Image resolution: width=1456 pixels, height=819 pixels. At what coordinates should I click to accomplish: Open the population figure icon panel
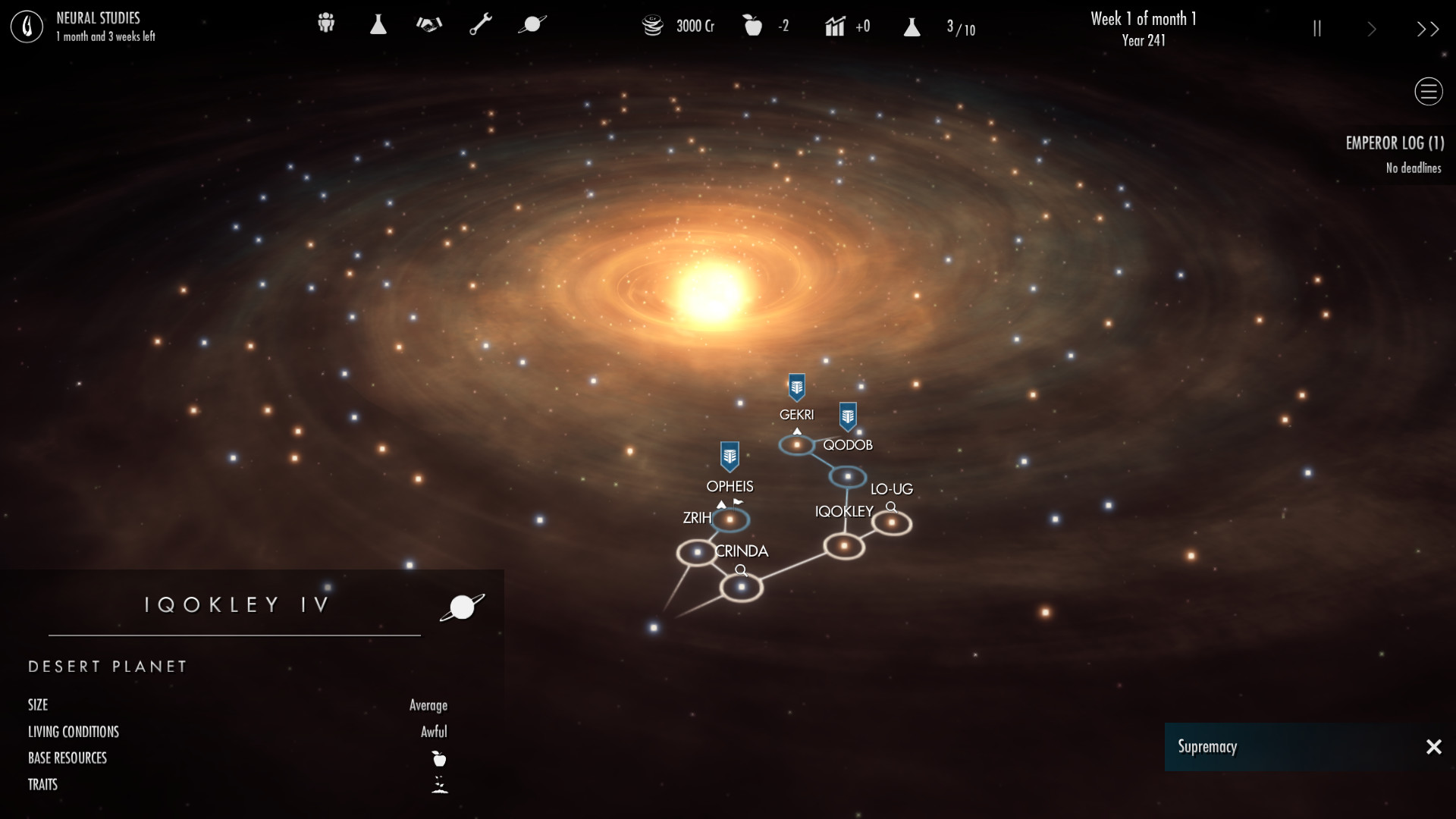click(326, 24)
